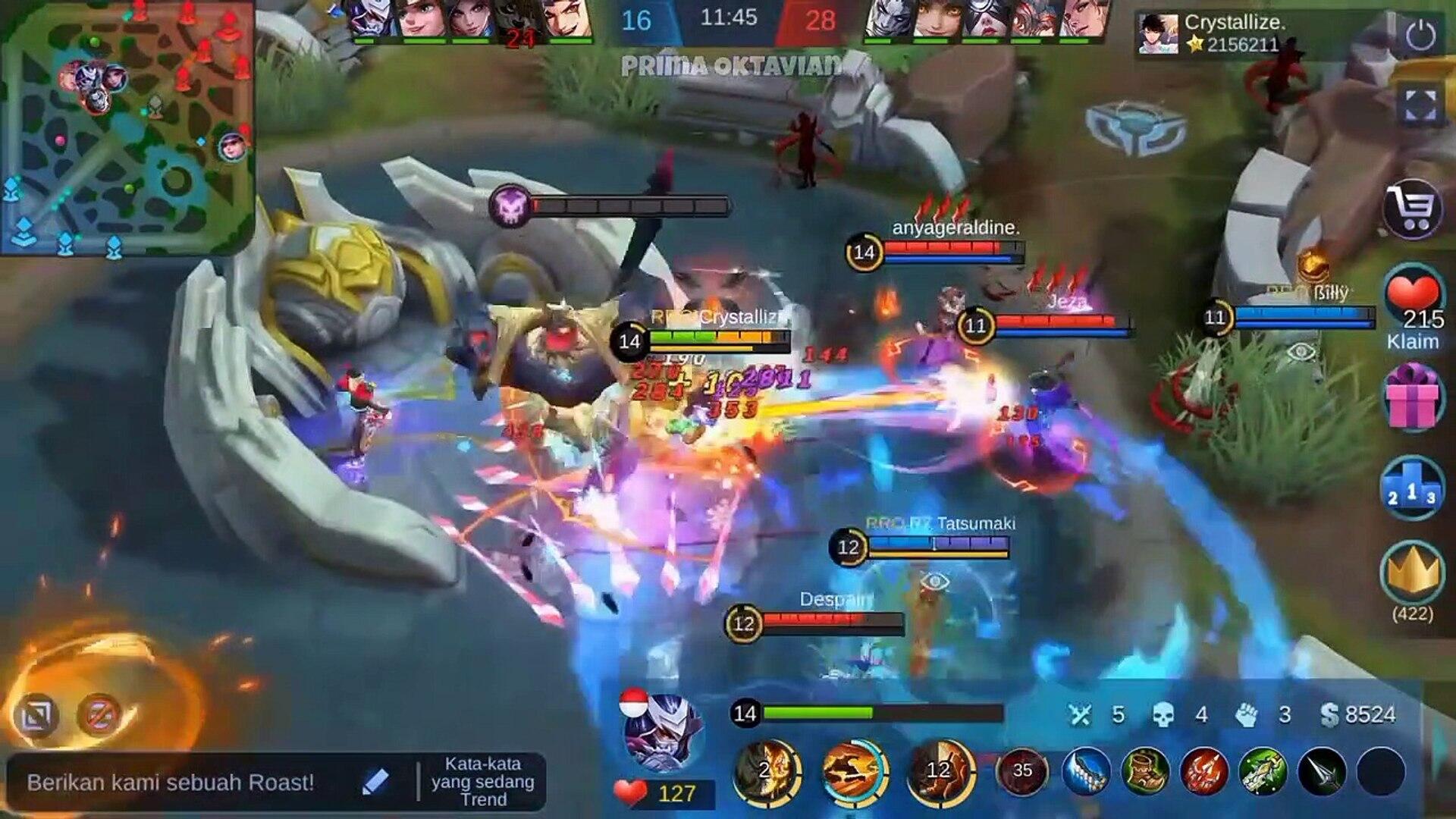Exit the live stream with power button
The width and height of the screenshot is (1456, 819).
coord(1420,36)
